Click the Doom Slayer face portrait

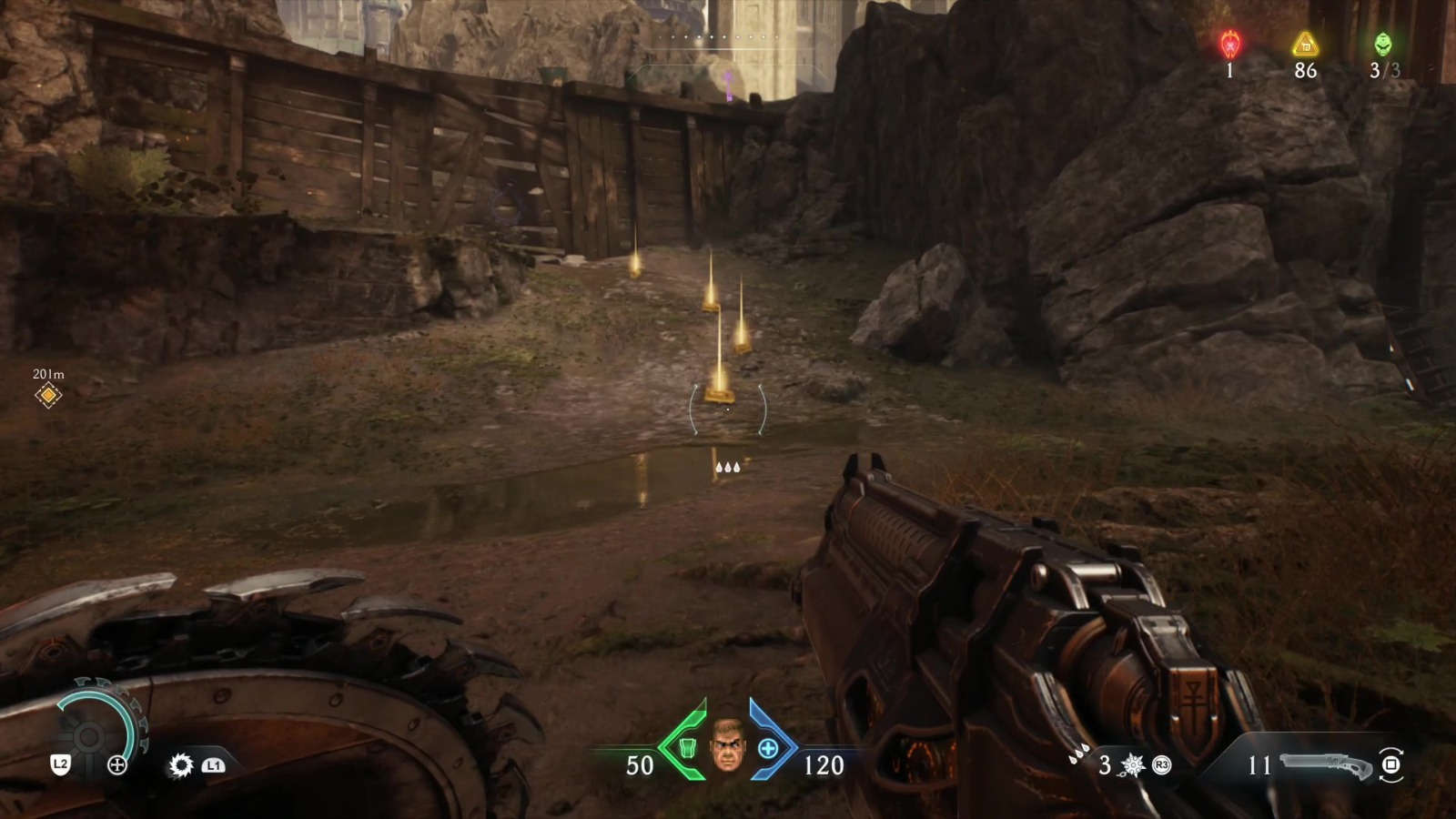click(727, 745)
